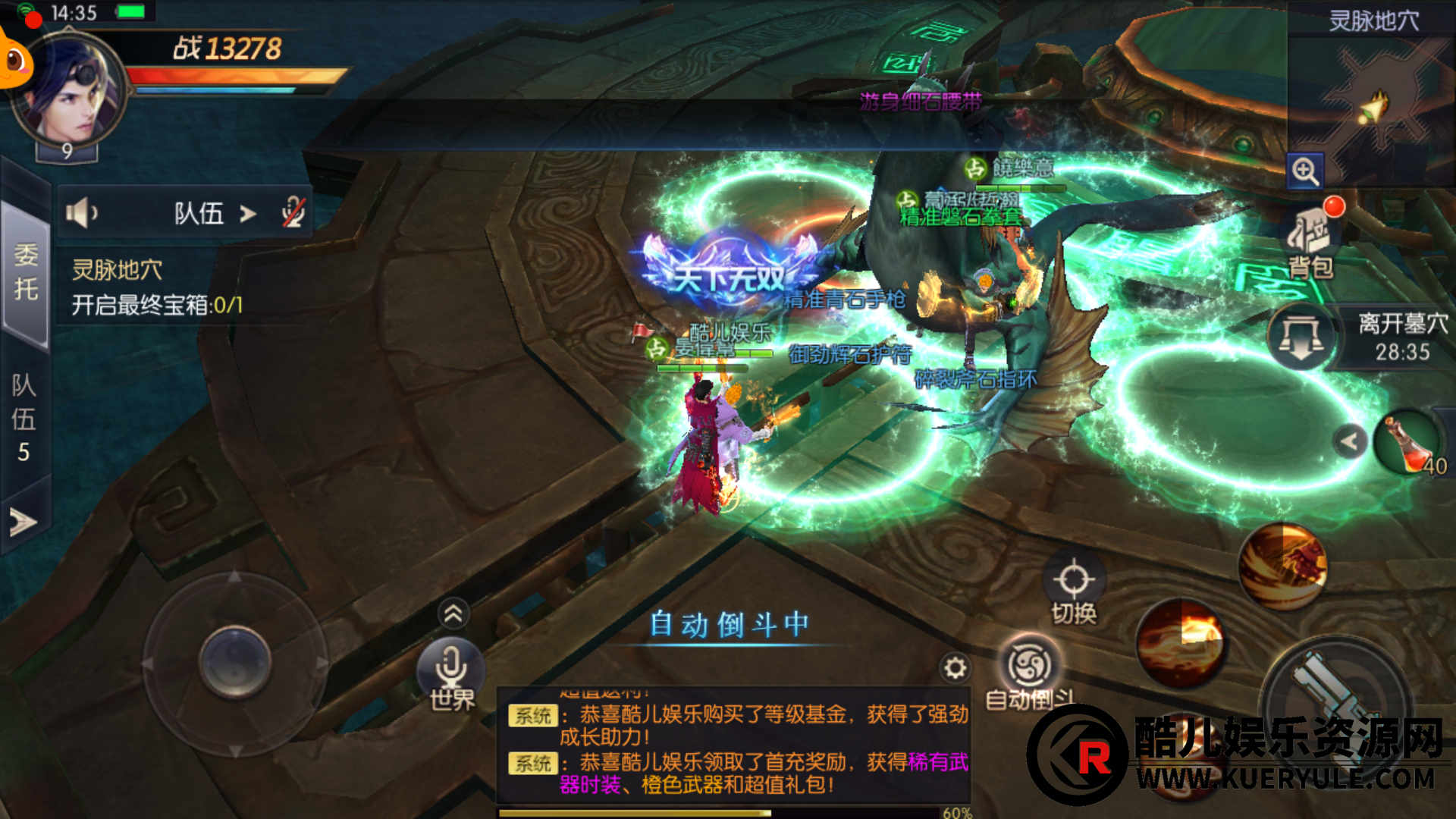Activate the flame slash skill icon

coord(1180,643)
